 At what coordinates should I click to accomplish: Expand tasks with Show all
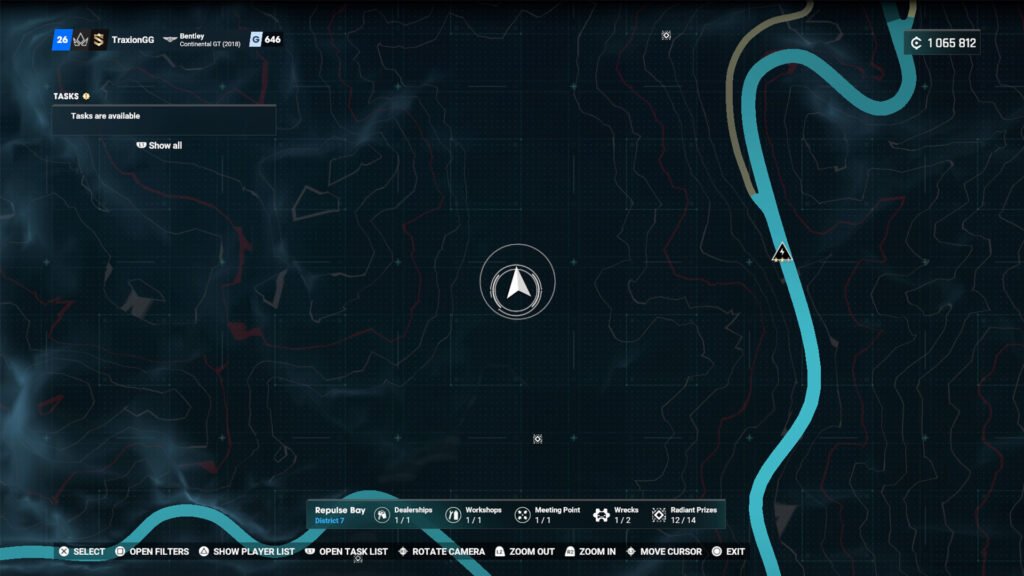(160, 145)
